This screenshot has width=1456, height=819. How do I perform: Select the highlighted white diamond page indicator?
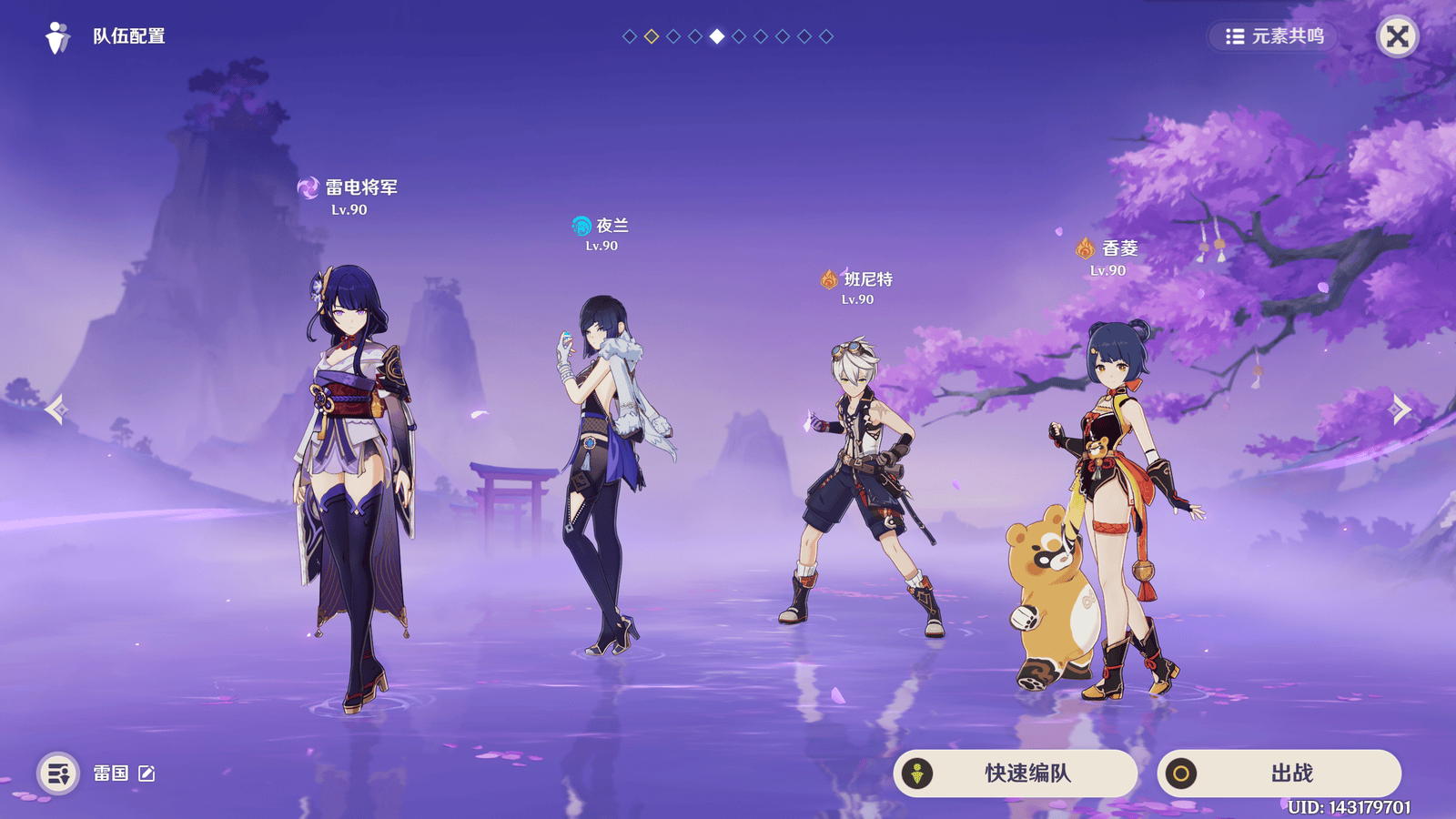715,37
